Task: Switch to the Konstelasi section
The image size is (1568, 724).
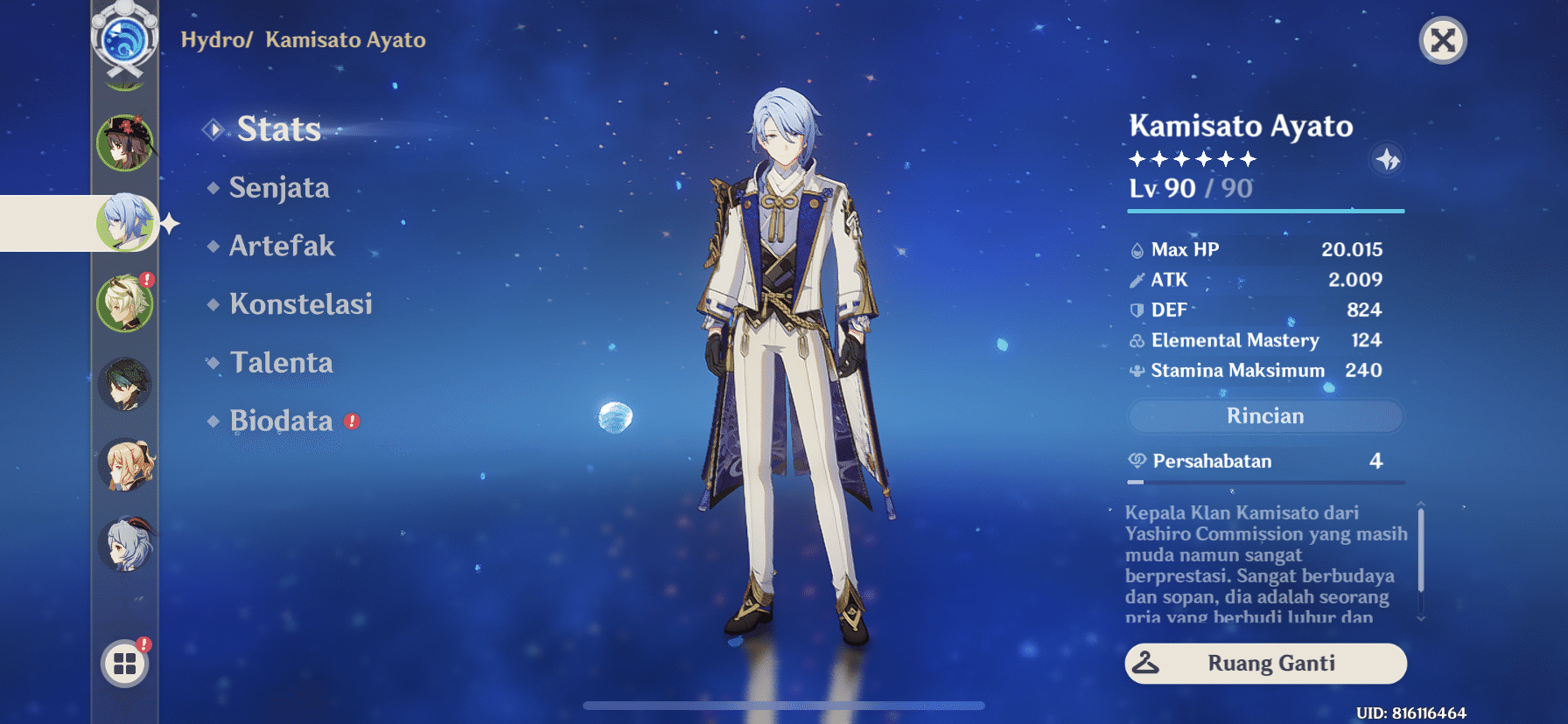Action: [x=301, y=304]
